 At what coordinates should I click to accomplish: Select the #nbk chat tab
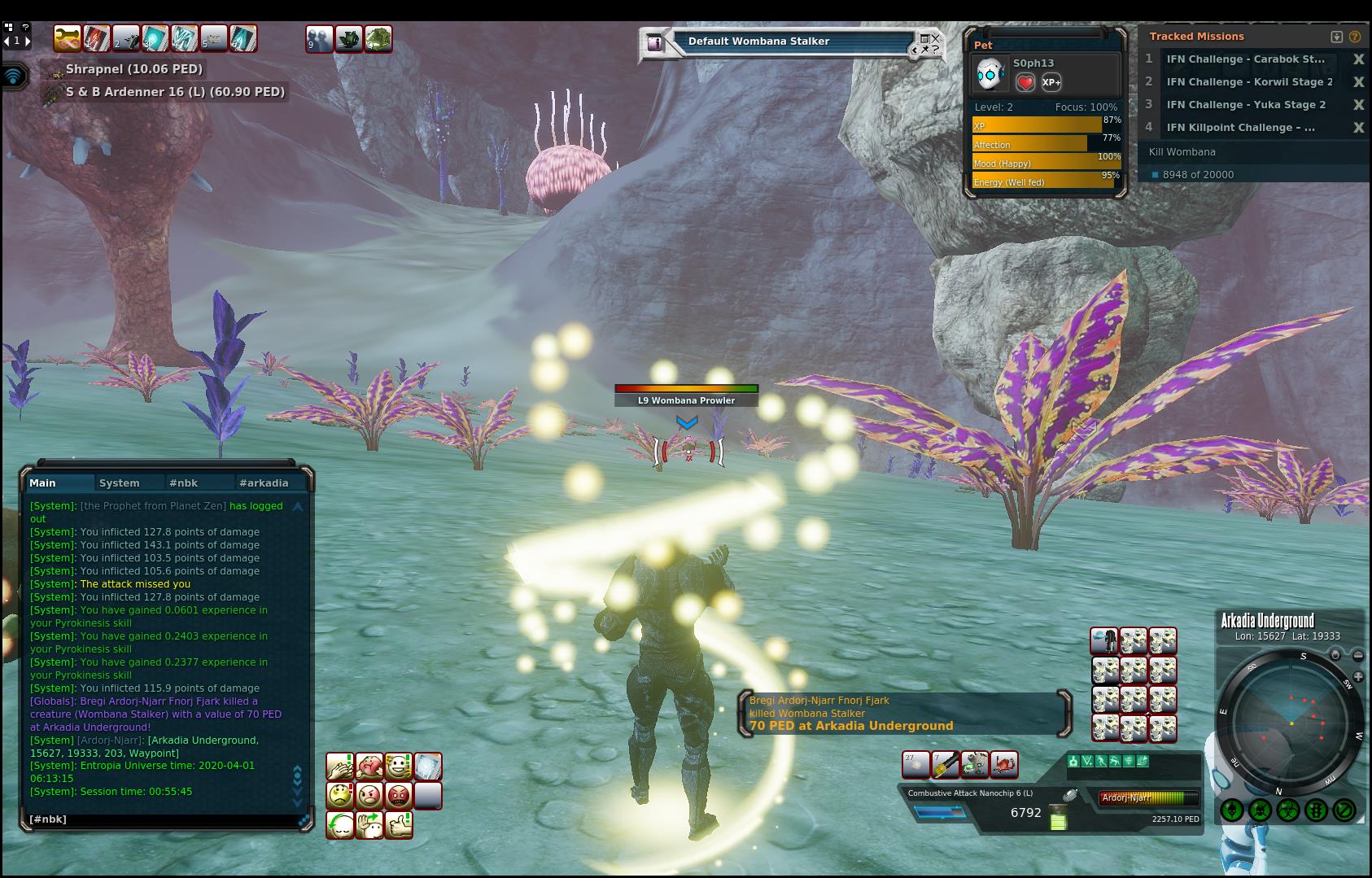coord(183,483)
